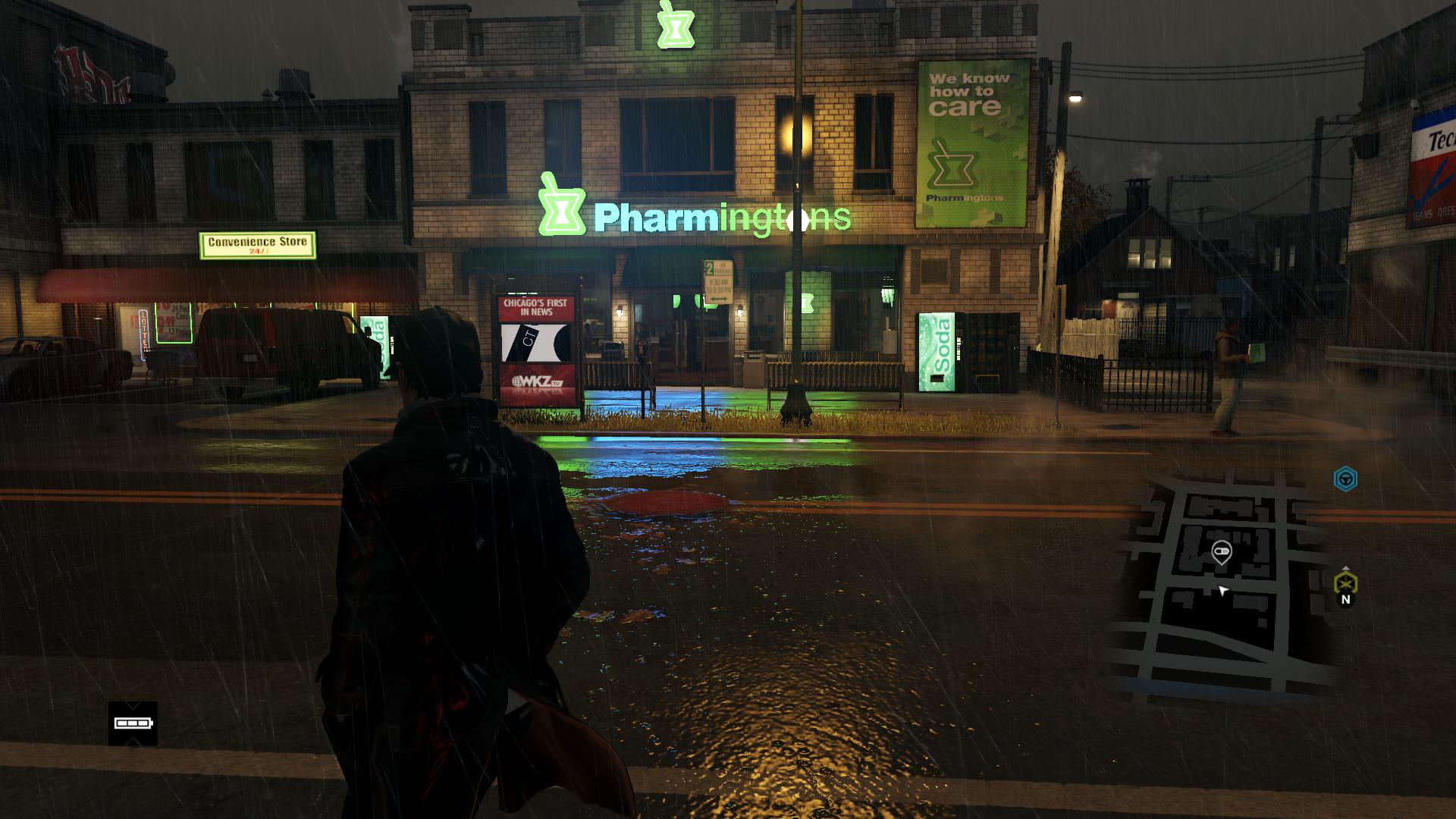Open the phone battery icon

pos(133,723)
